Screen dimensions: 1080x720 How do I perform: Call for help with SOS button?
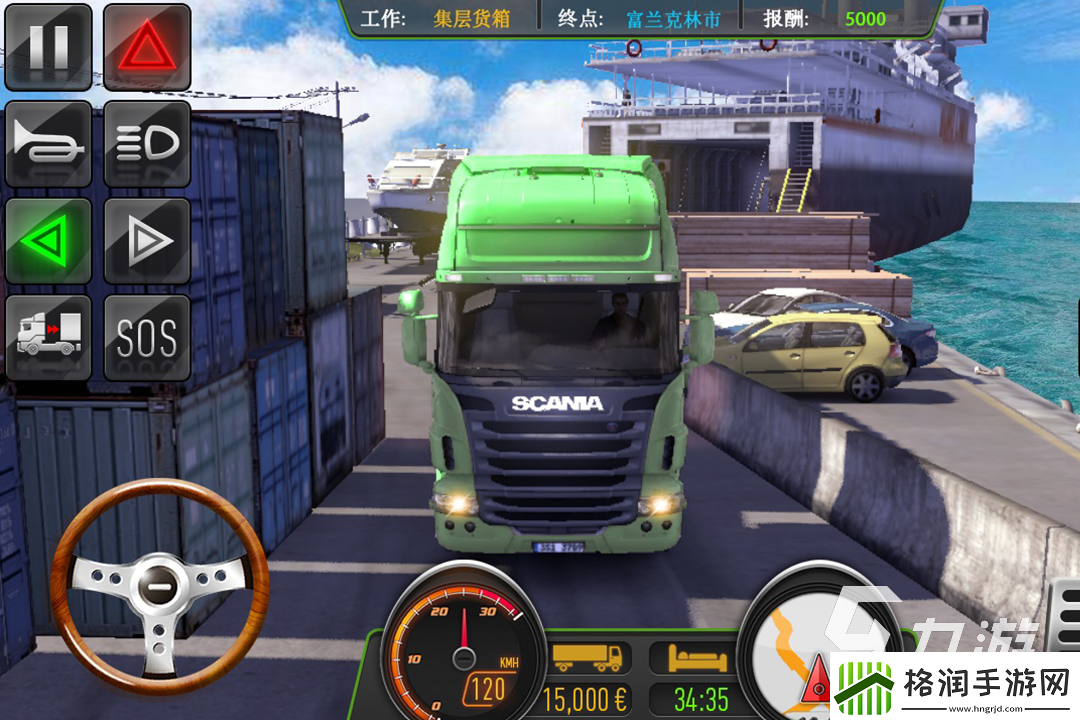pyautogui.click(x=147, y=337)
